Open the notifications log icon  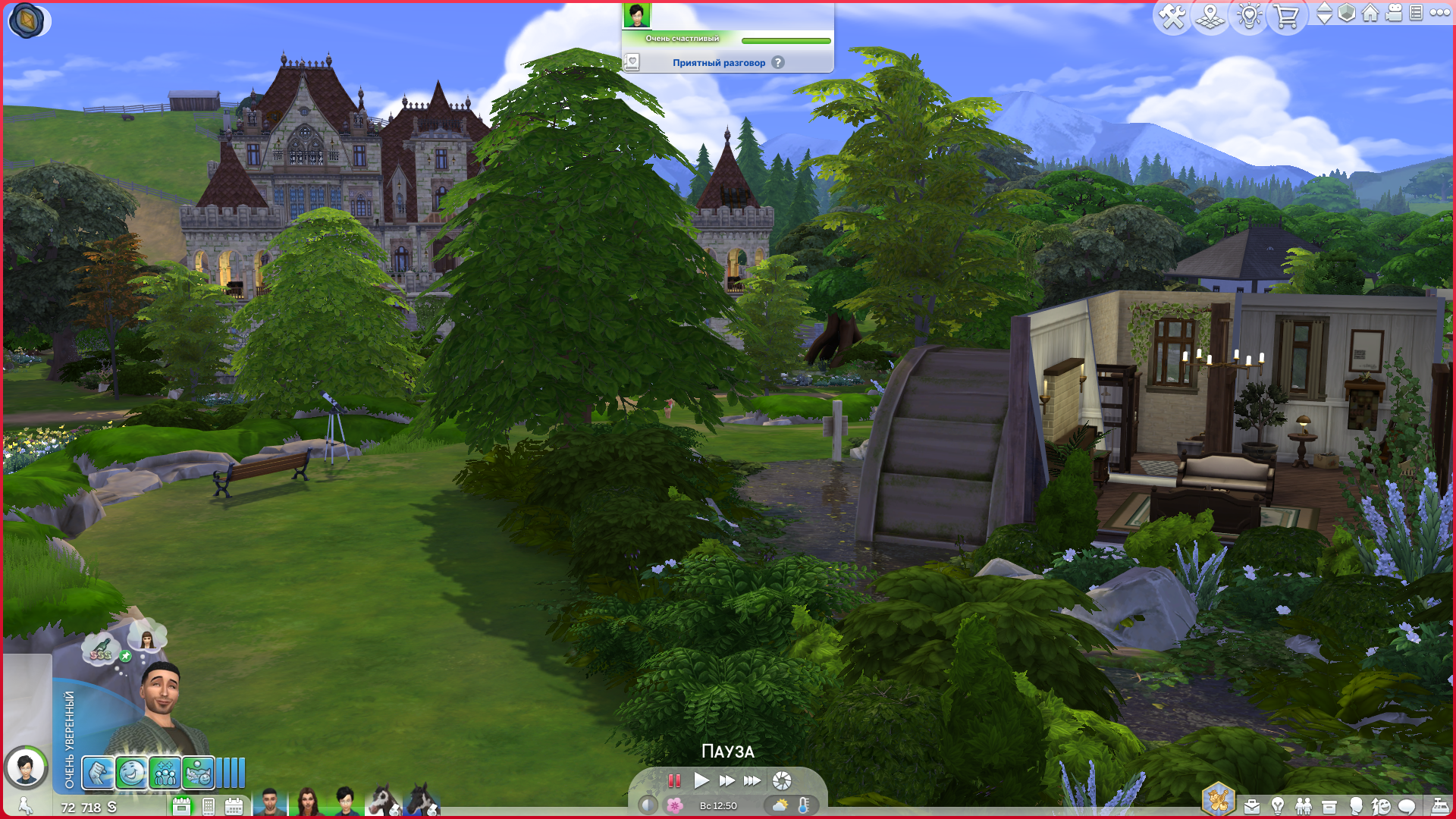click(1416, 14)
